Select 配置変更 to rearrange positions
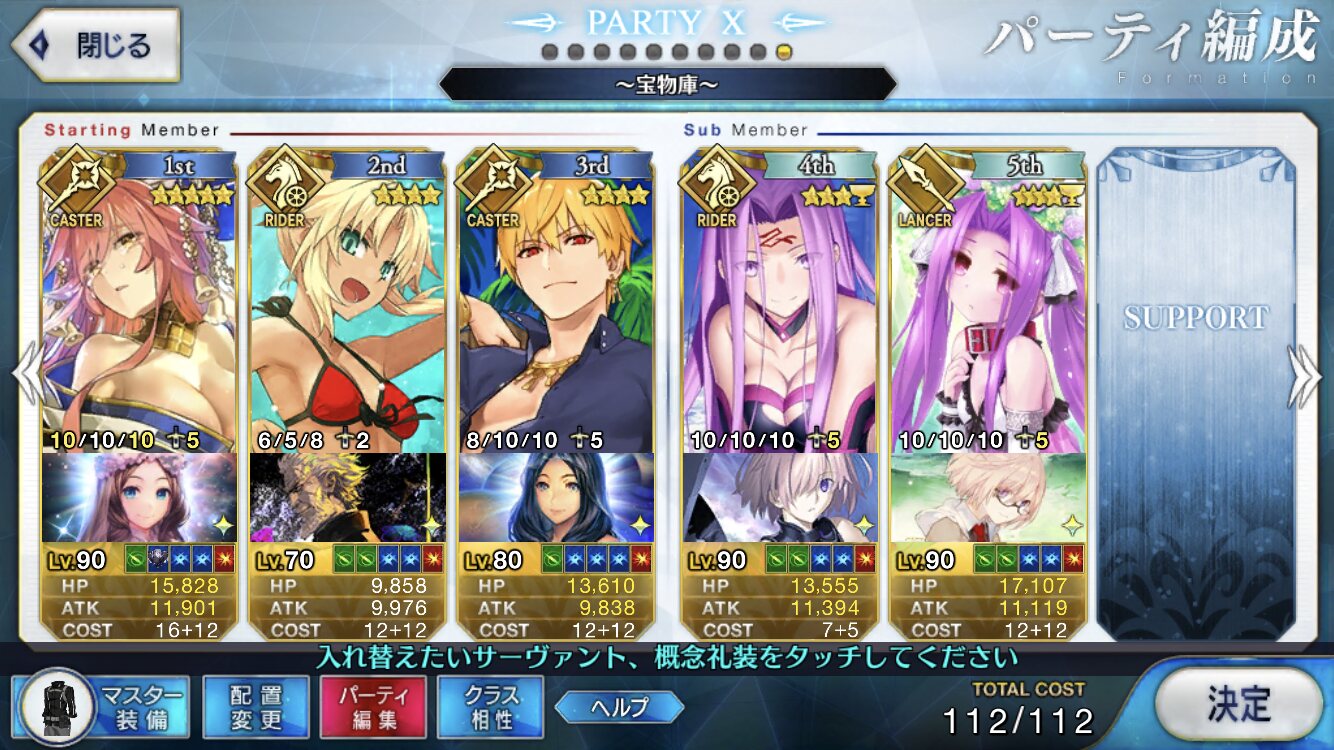 (255, 706)
